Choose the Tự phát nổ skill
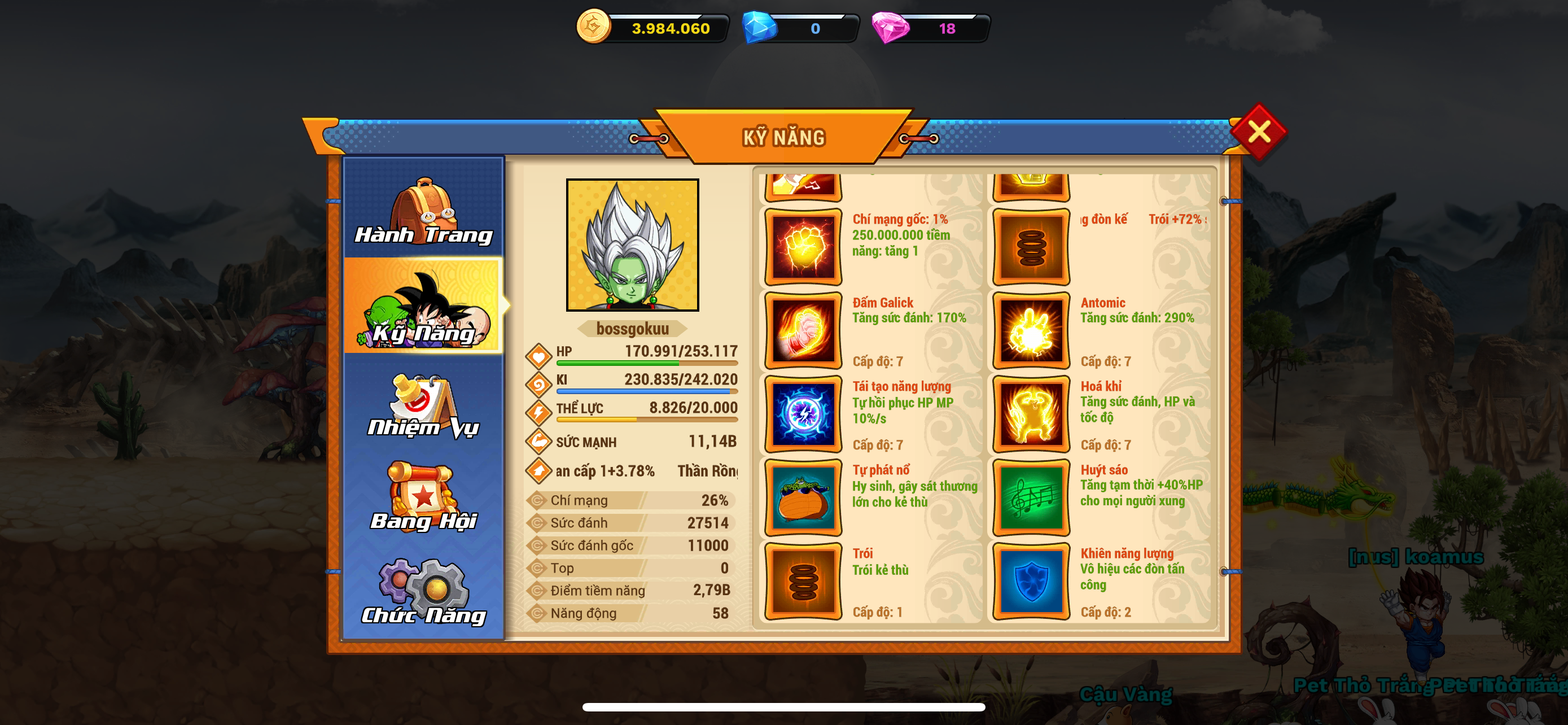Image resolution: width=1568 pixels, height=725 pixels. [803, 498]
